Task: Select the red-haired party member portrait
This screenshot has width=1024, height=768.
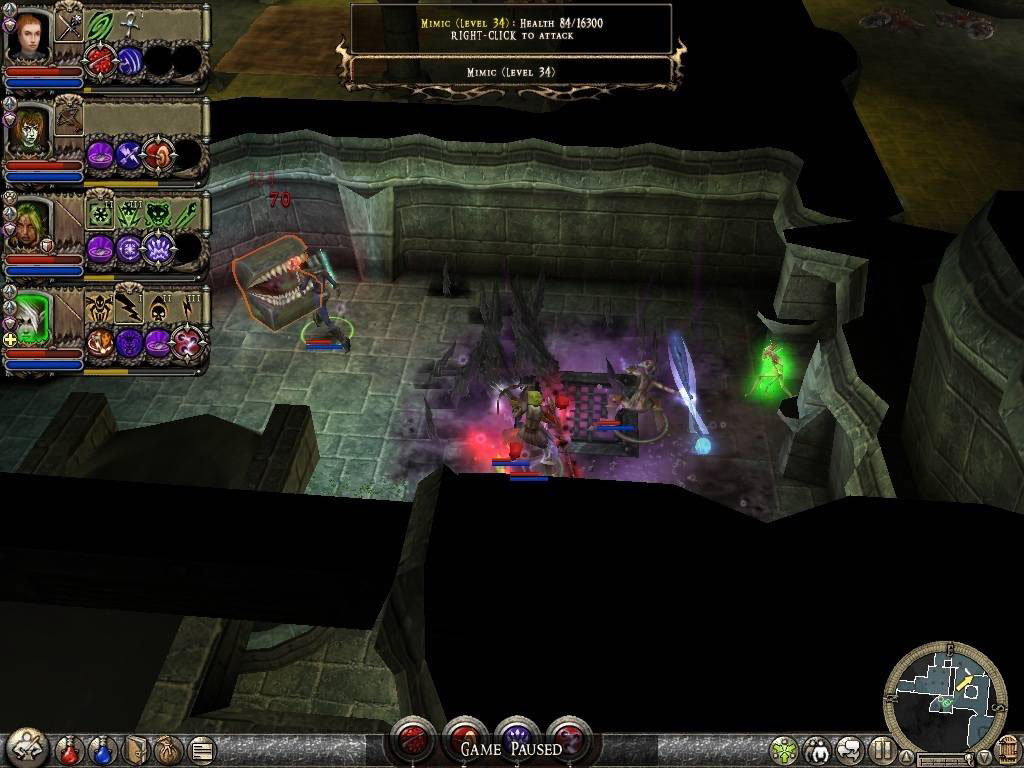Action: [29, 37]
